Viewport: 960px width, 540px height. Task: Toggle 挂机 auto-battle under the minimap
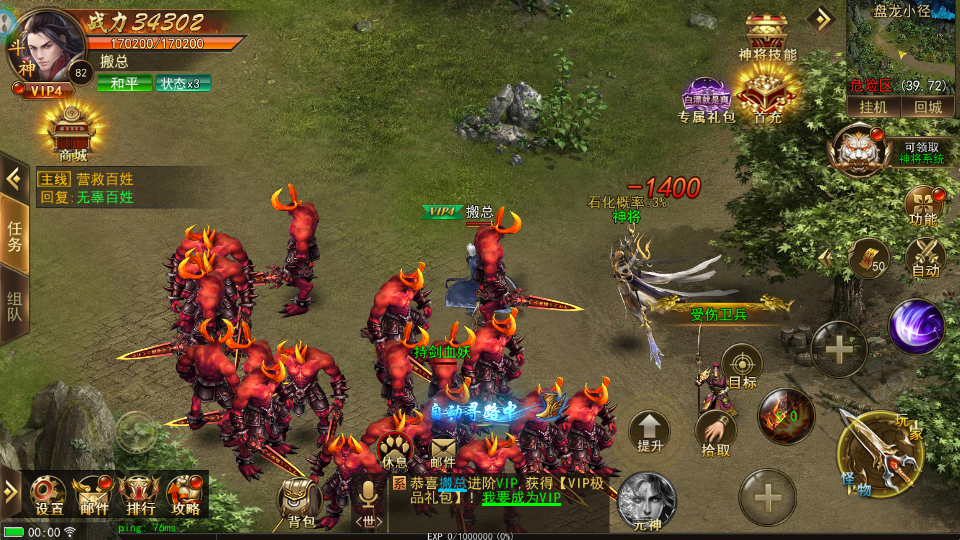(874, 106)
